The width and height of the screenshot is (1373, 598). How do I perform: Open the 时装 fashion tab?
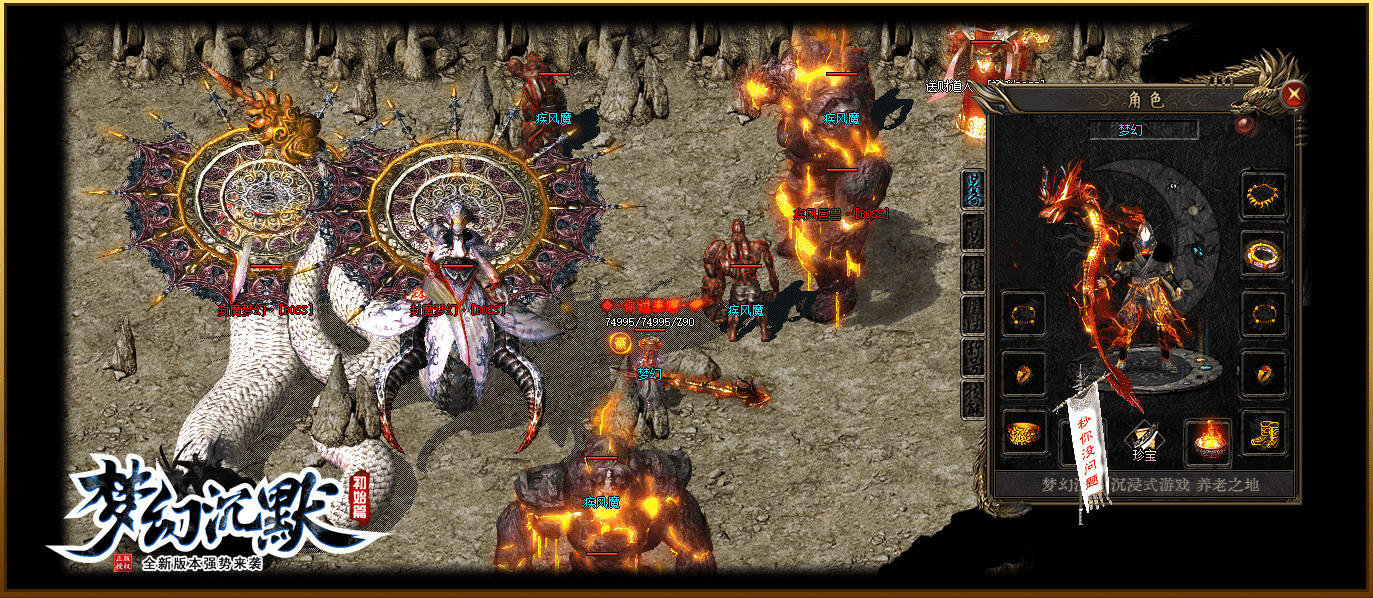[972, 231]
